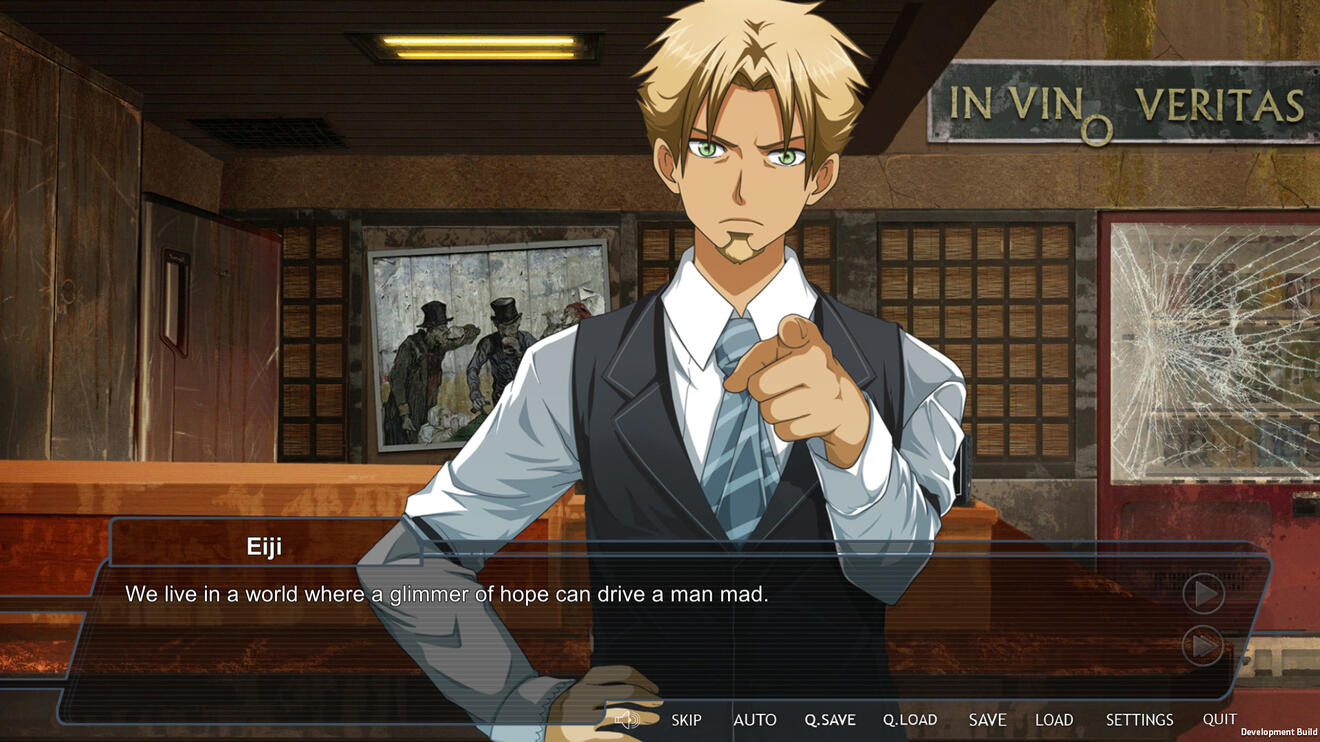Click the double-arrow fast-forward button

1203,646
